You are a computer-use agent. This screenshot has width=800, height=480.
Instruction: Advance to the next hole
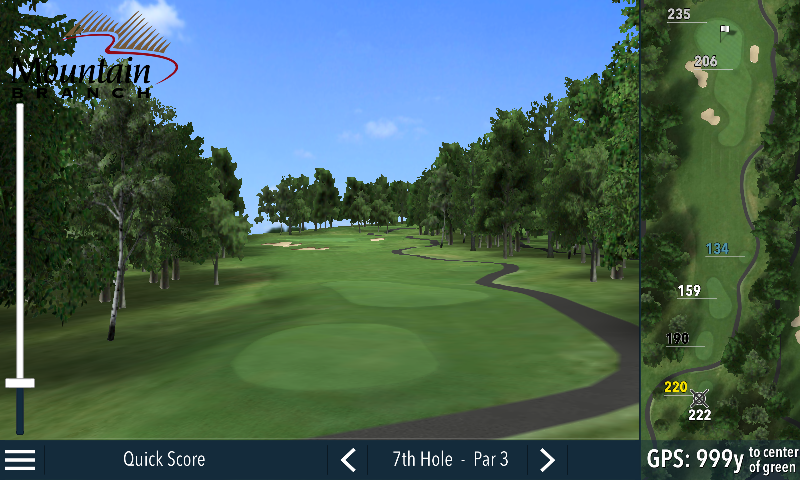(547, 460)
